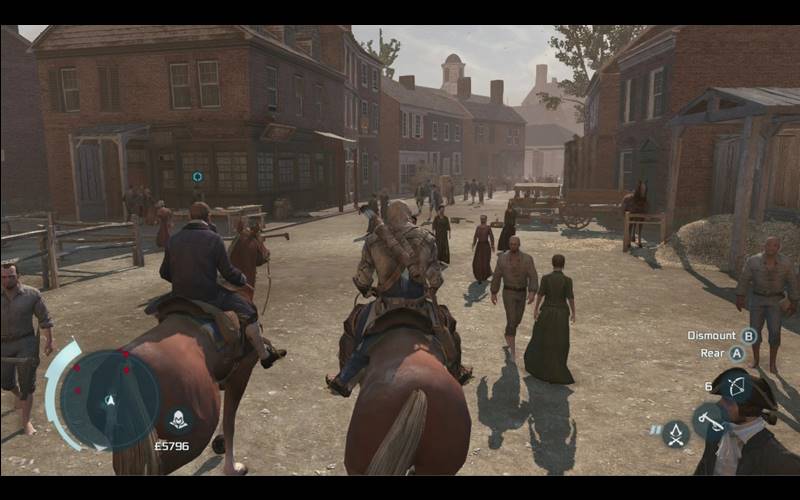Choose the bow weapon icon
The image size is (800, 500).
pyautogui.click(x=734, y=386)
